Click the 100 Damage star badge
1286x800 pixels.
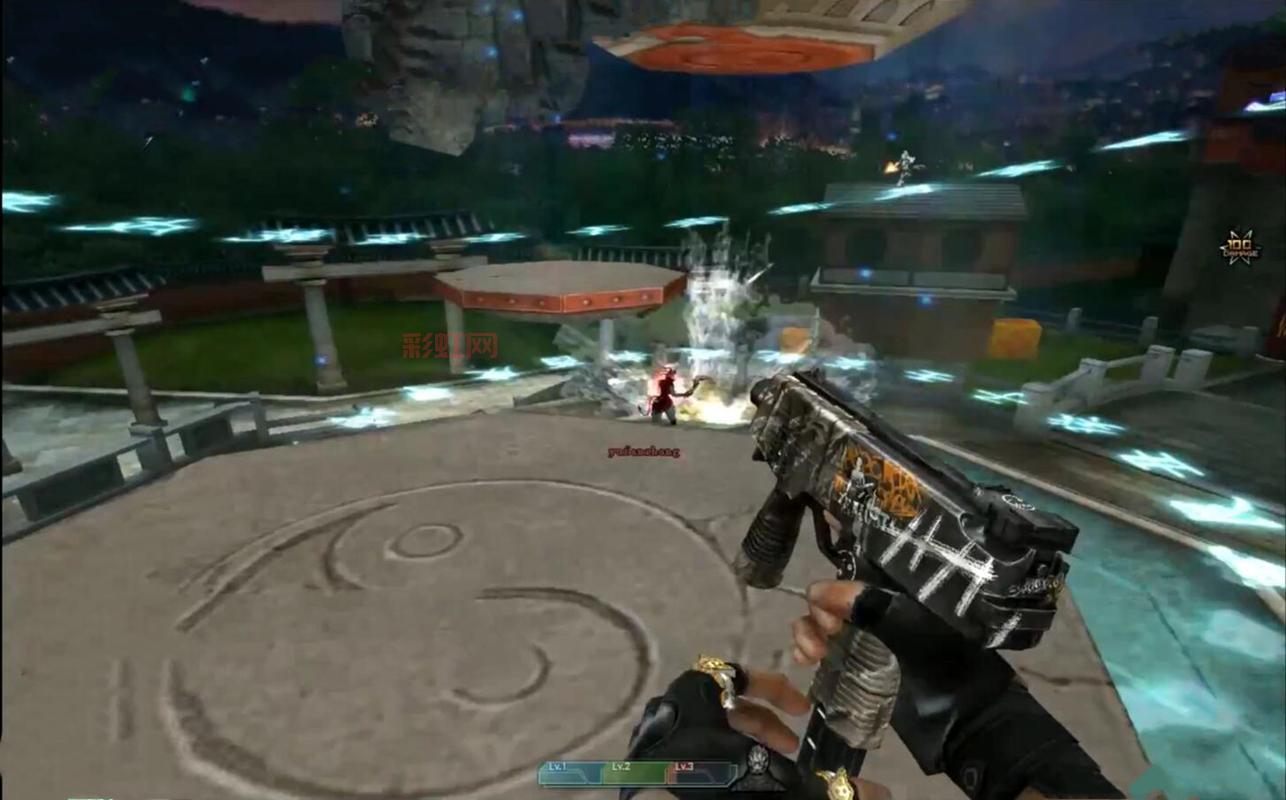pos(1240,247)
